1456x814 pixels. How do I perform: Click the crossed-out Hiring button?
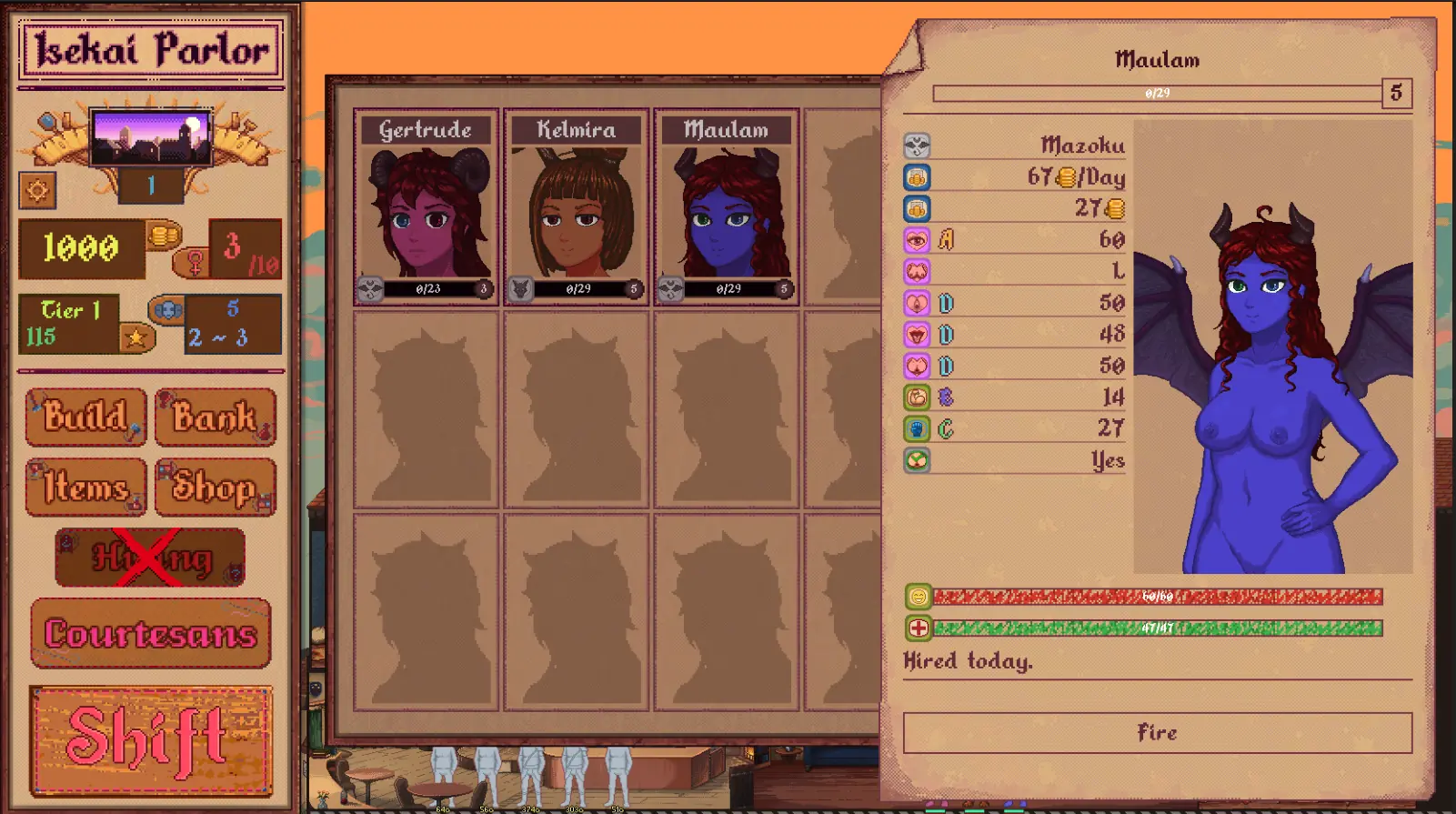click(x=150, y=558)
